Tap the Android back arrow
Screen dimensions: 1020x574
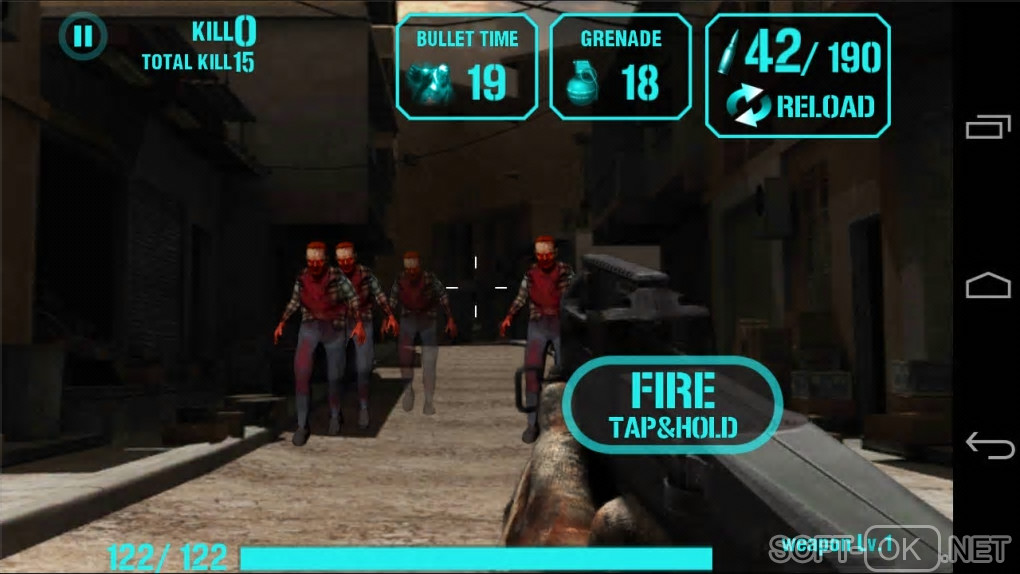tap(988, 446)
